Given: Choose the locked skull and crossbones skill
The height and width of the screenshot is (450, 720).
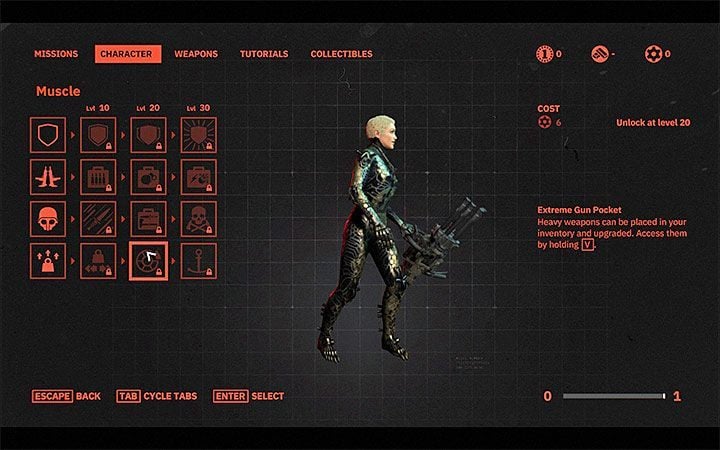Looking at the screenshot, I should (198, 219).
